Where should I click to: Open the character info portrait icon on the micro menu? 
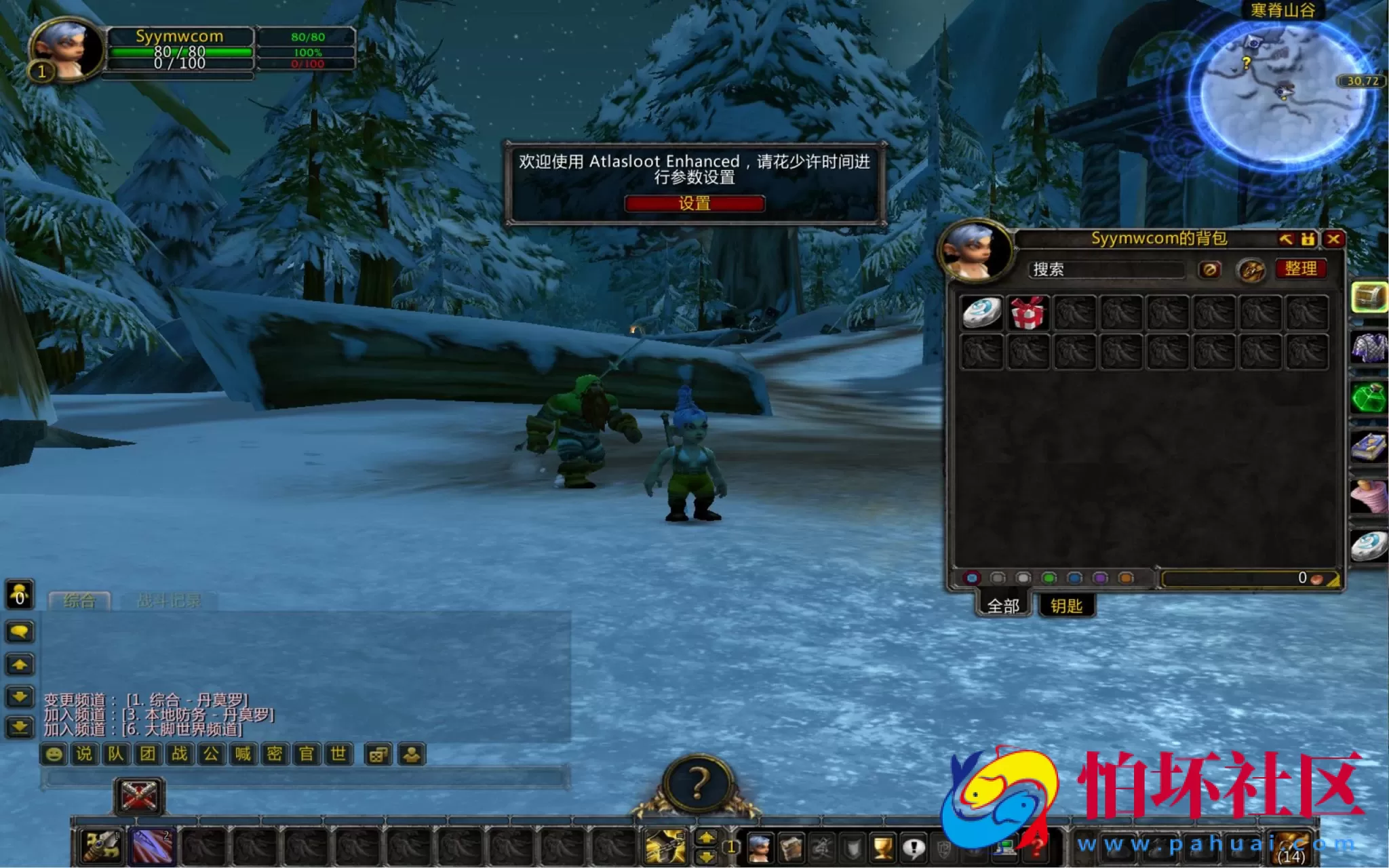pyautogui.click(x=761, y=848)
